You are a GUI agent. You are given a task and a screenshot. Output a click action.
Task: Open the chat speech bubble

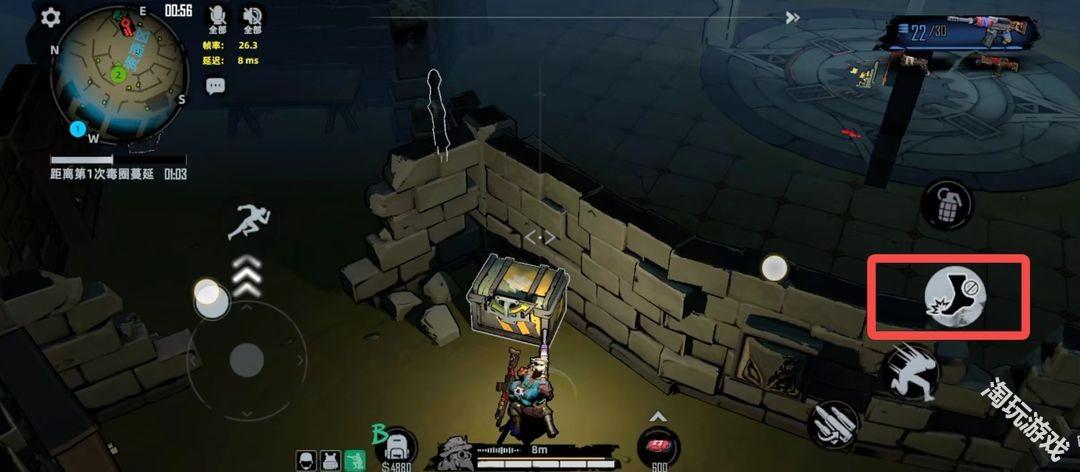point(215,86)
